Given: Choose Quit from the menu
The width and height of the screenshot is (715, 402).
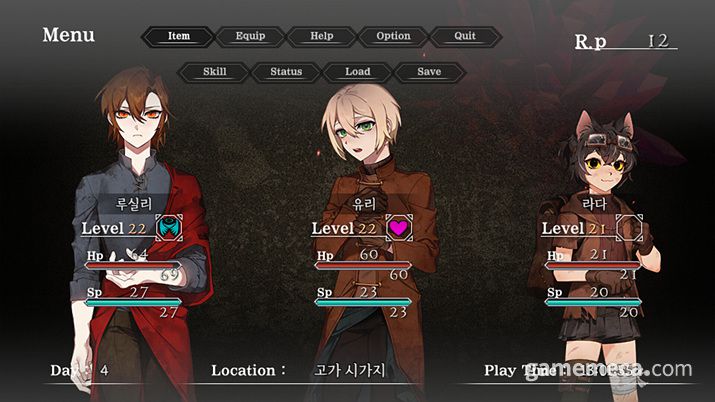Looking at the screenshot, I should coord(465,36).
